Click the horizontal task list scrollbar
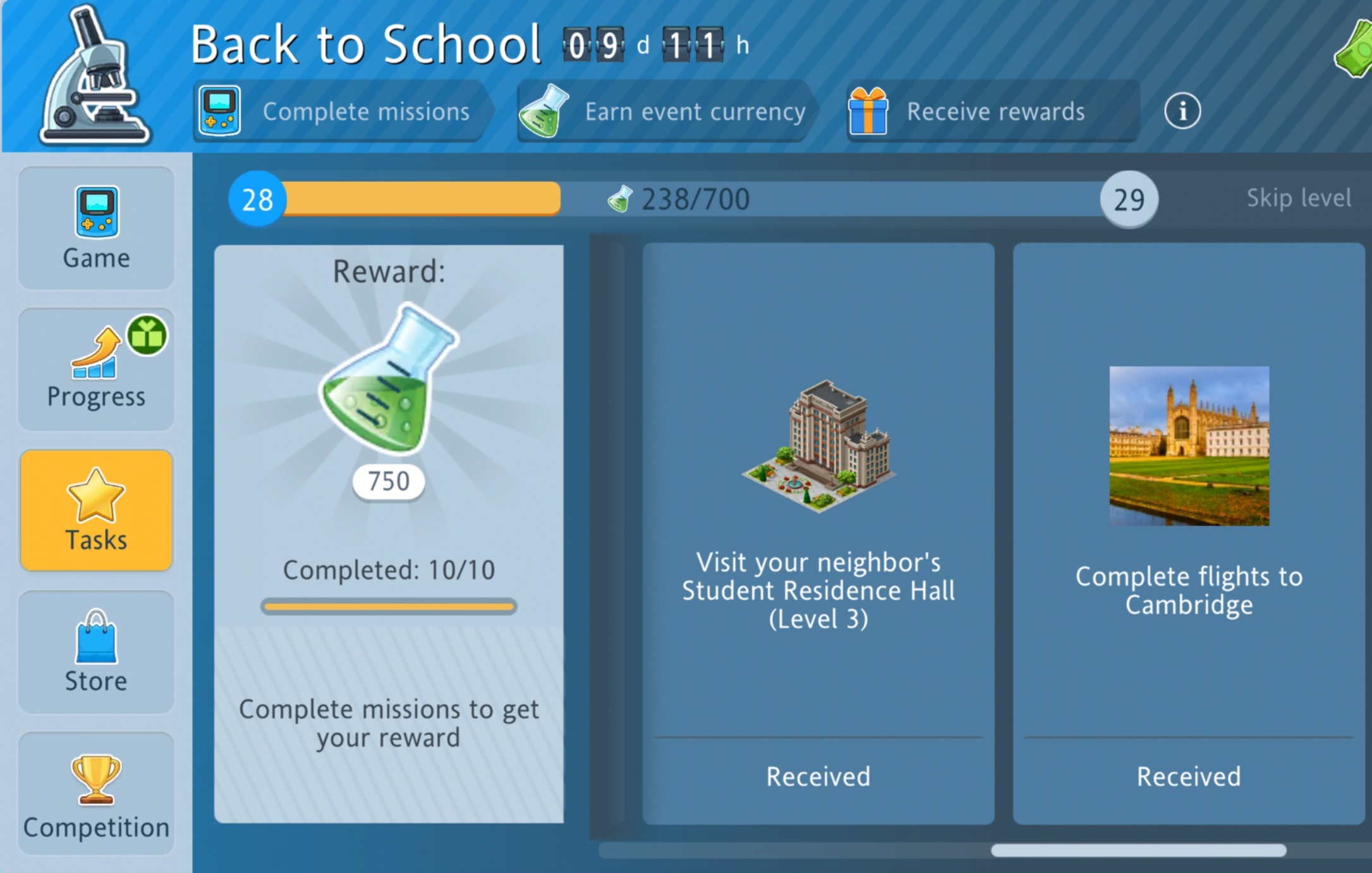Screen dimensions: 1372x873 (1138, 850)
